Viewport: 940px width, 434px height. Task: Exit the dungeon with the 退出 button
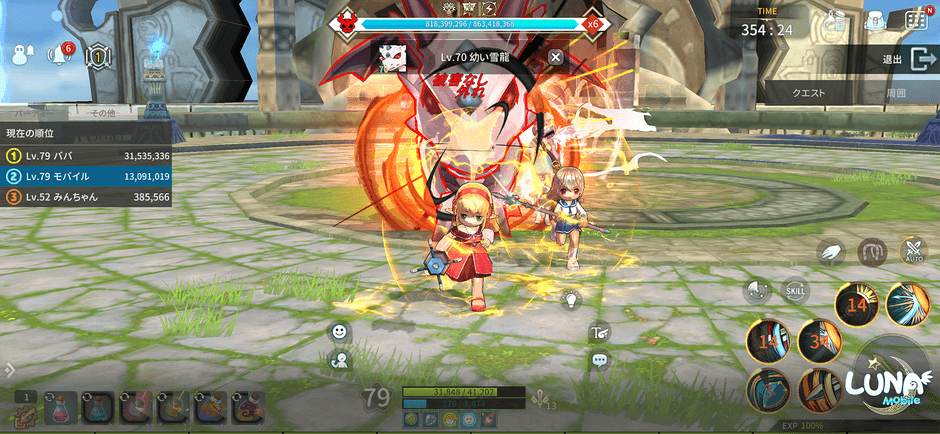[x=906, y=60]
